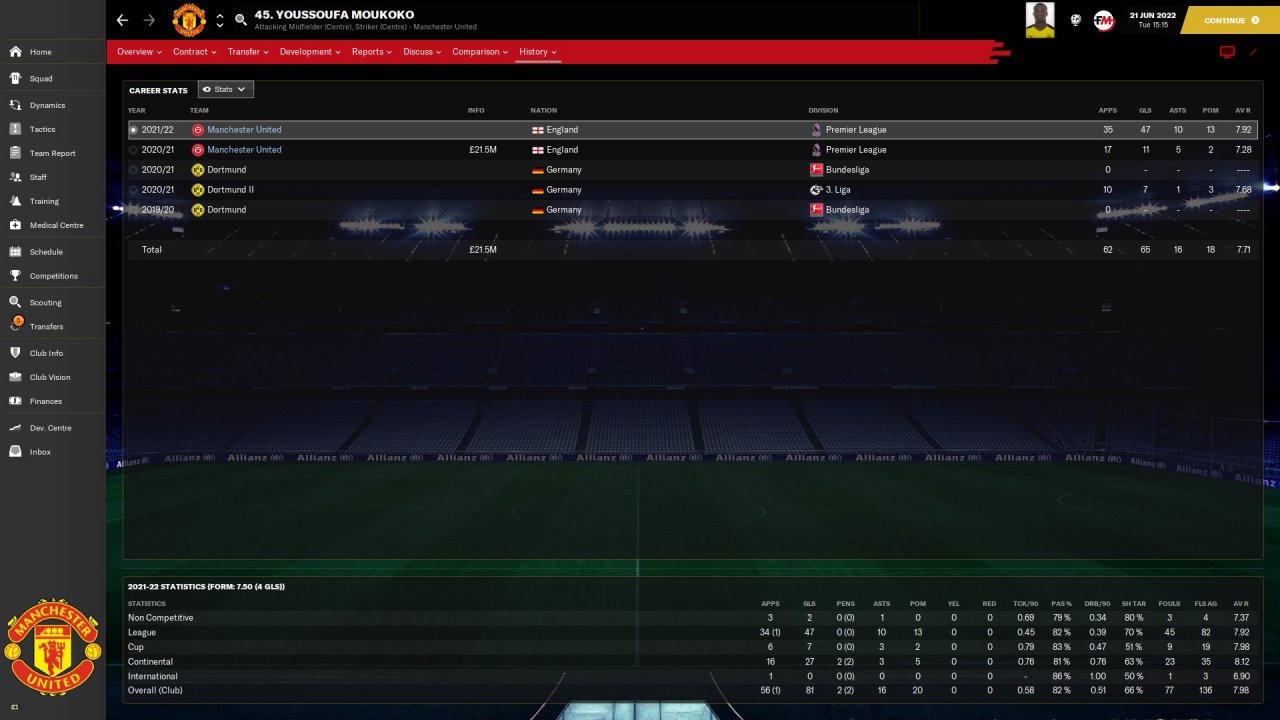Show the Reports tab
This screenshot has height=720, width=1280.
[x=372, y=52]
